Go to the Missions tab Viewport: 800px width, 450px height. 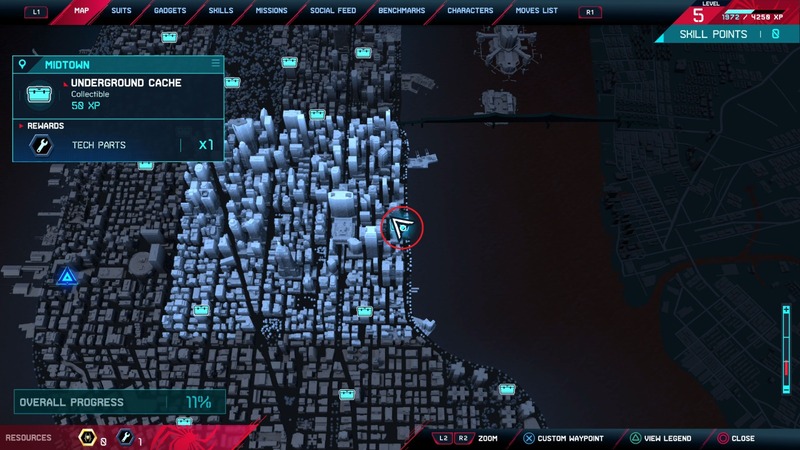pos(271,11)
